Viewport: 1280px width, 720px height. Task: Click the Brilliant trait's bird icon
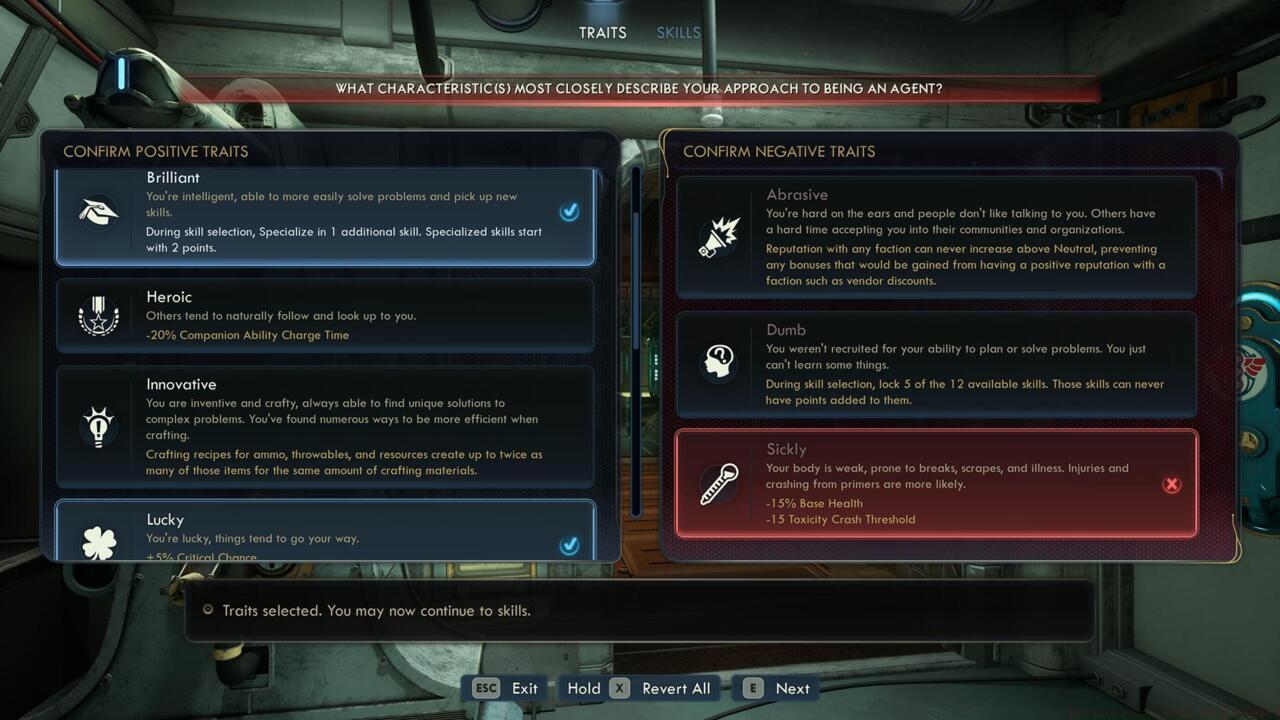[x=97, y=212]
